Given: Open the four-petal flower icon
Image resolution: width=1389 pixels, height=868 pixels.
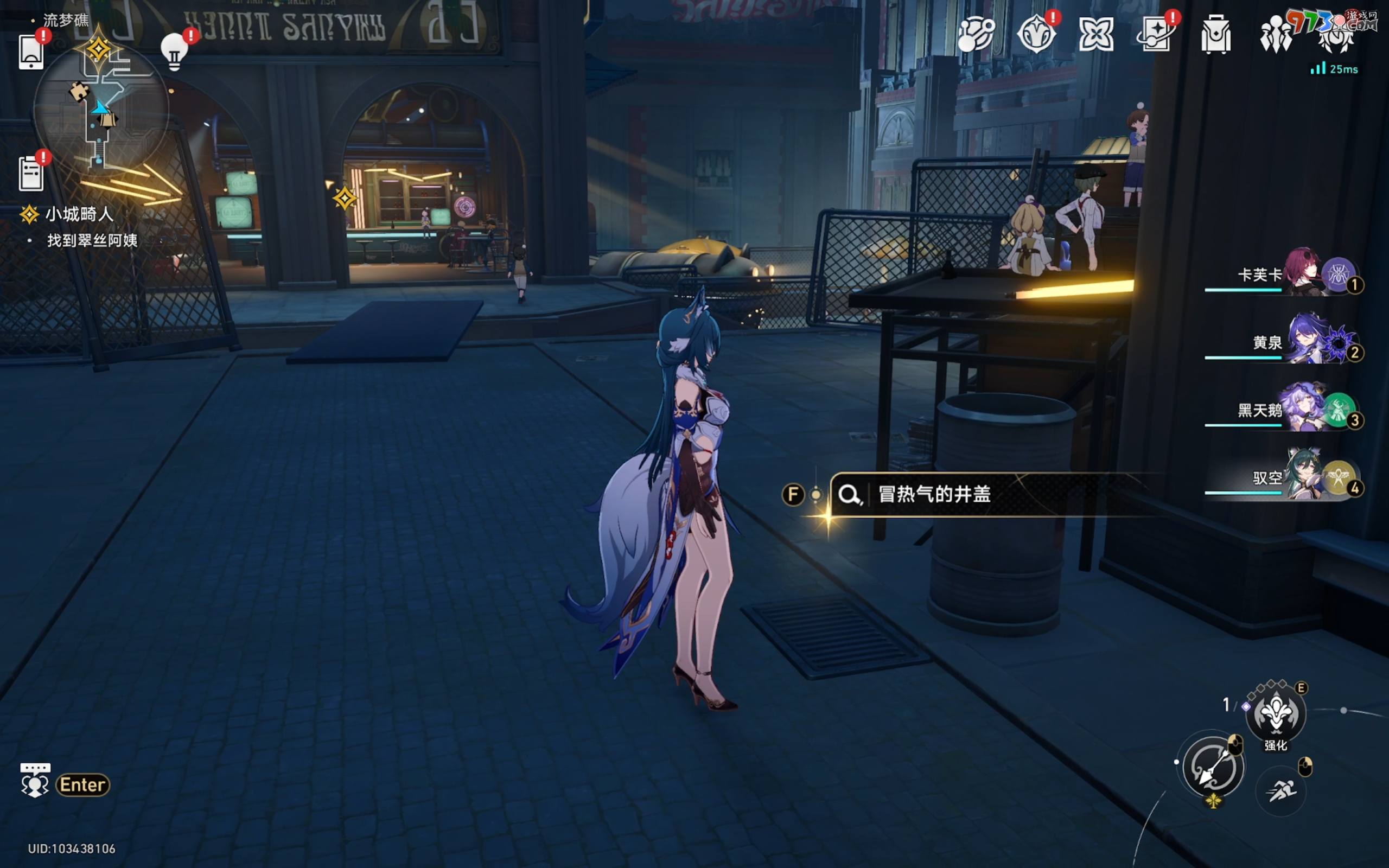Looking at the screenshot, I should click(x=1095, y=34).
